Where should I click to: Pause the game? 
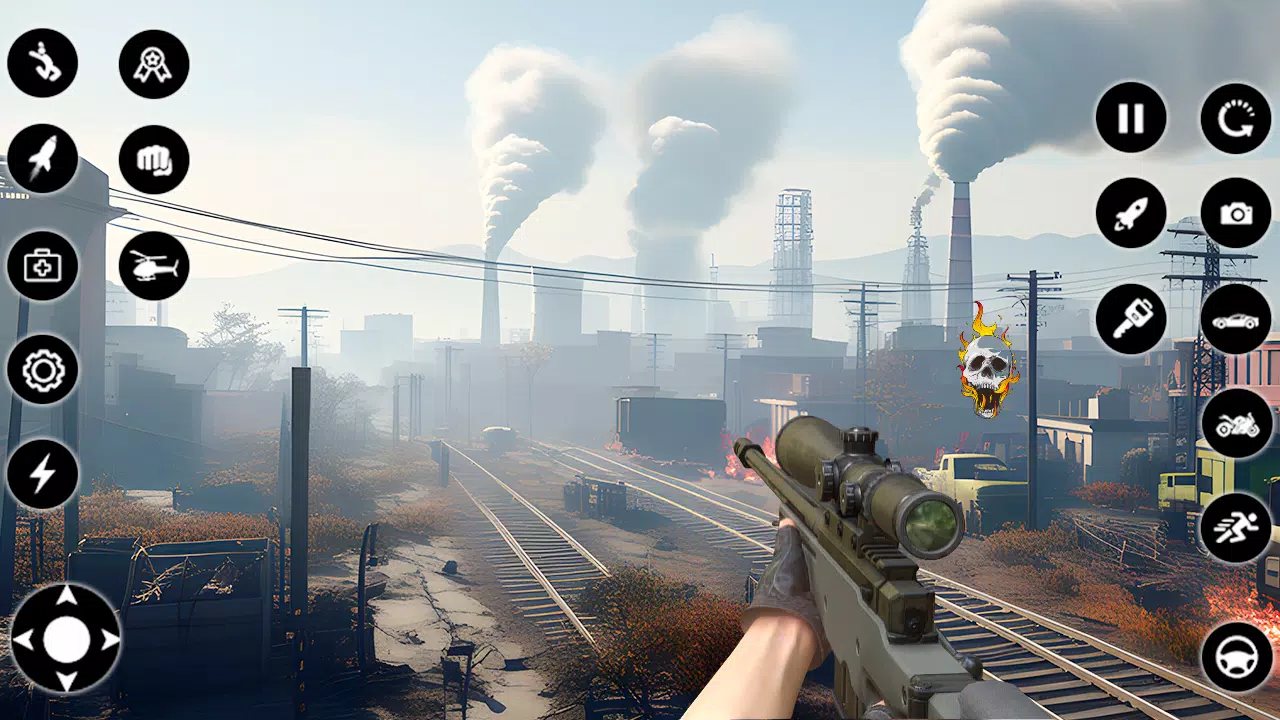1131,118
